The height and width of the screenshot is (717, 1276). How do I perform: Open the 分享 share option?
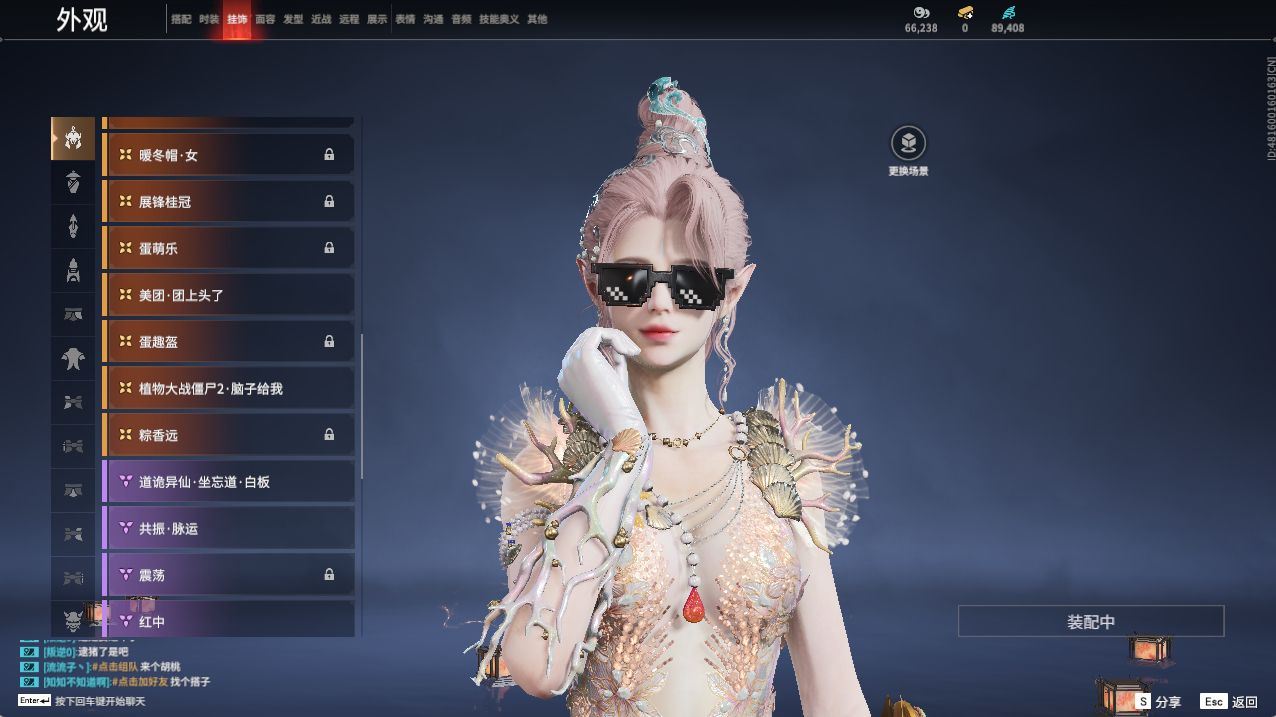pos(1158,702)
